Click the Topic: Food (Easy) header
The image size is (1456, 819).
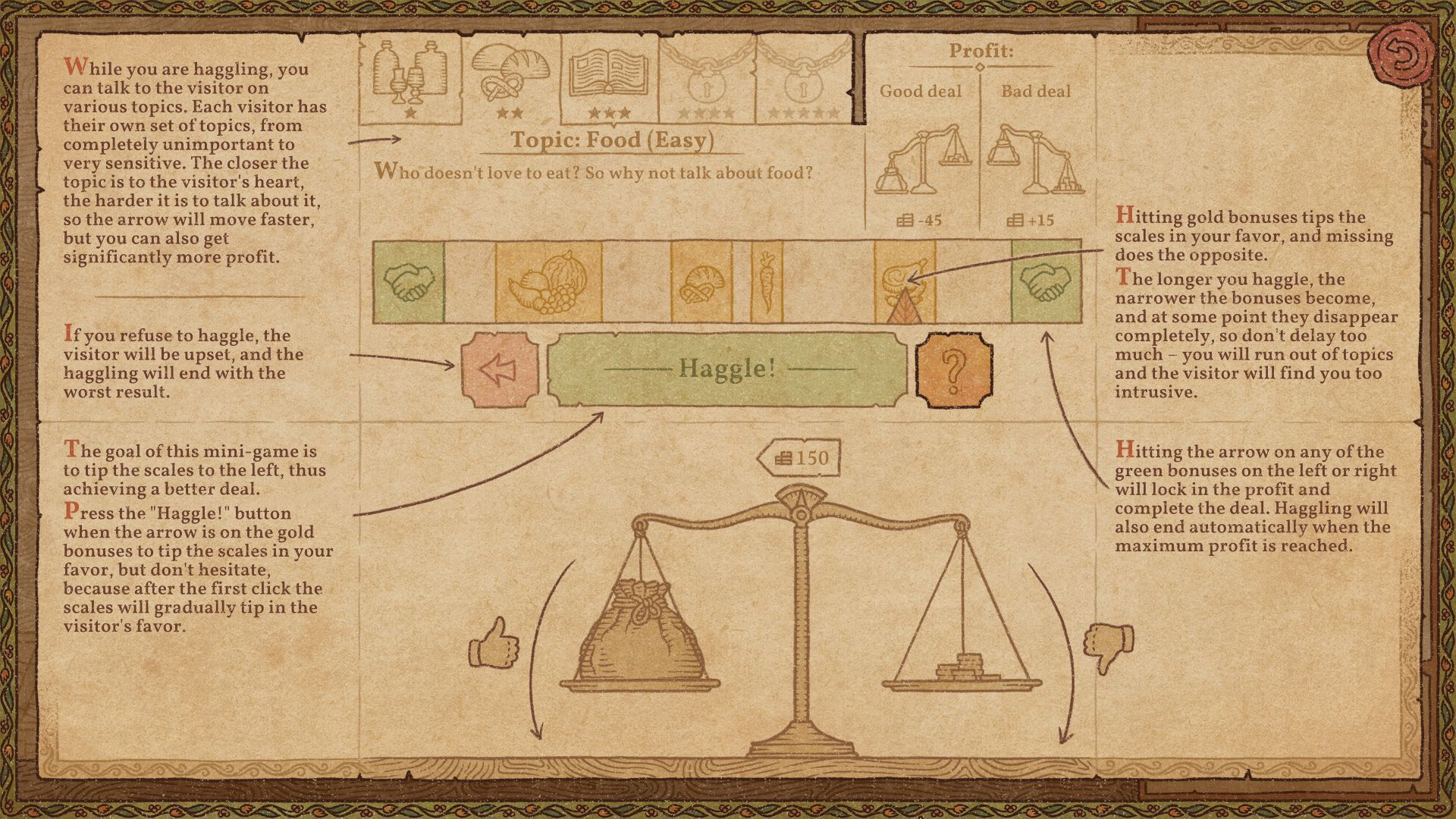614,140
